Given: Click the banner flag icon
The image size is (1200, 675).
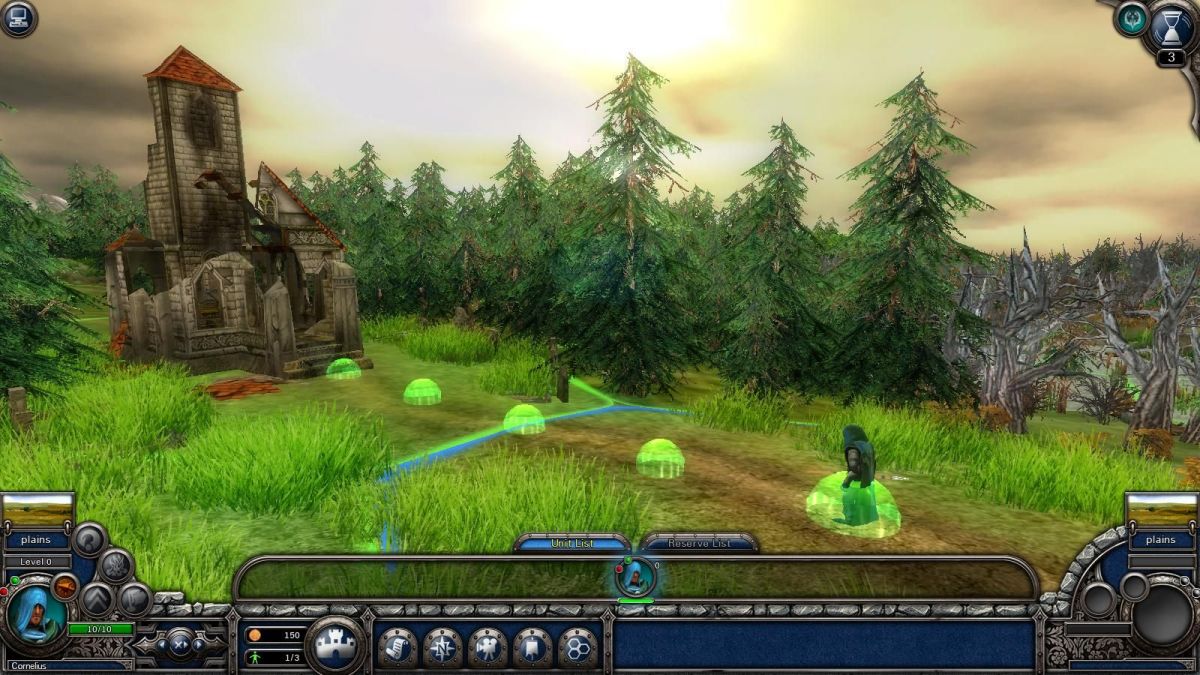Looking at the screenshot, I should point(532,647).
